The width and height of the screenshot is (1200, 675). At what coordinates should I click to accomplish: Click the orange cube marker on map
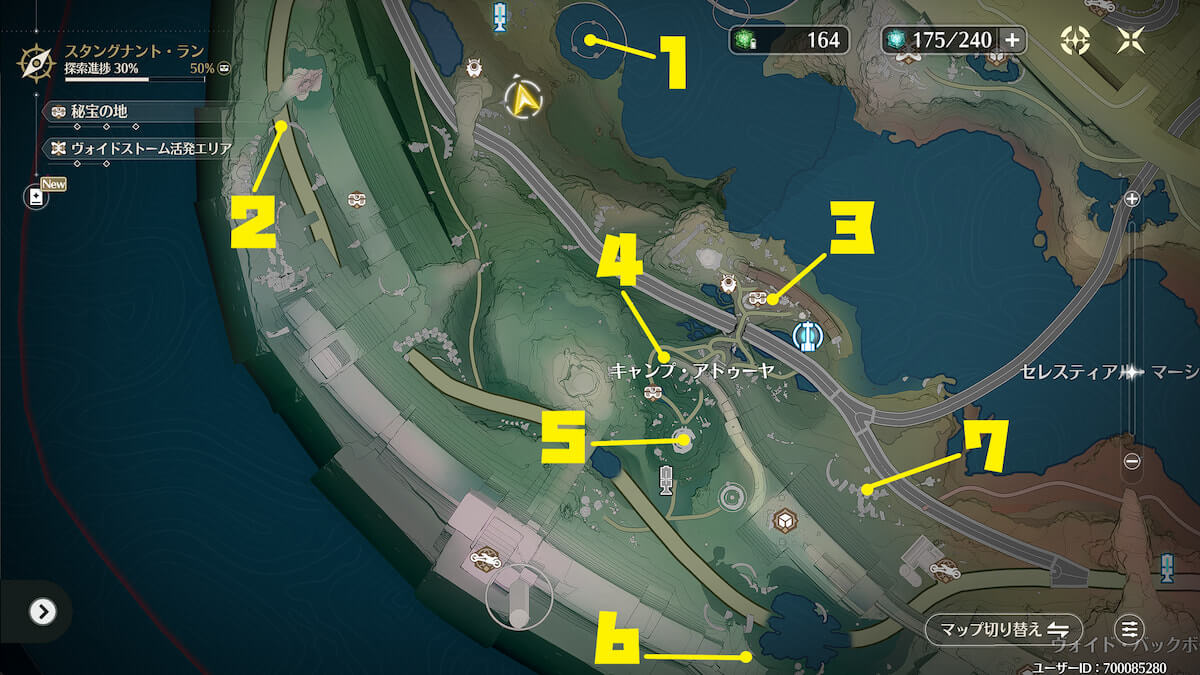783,520
